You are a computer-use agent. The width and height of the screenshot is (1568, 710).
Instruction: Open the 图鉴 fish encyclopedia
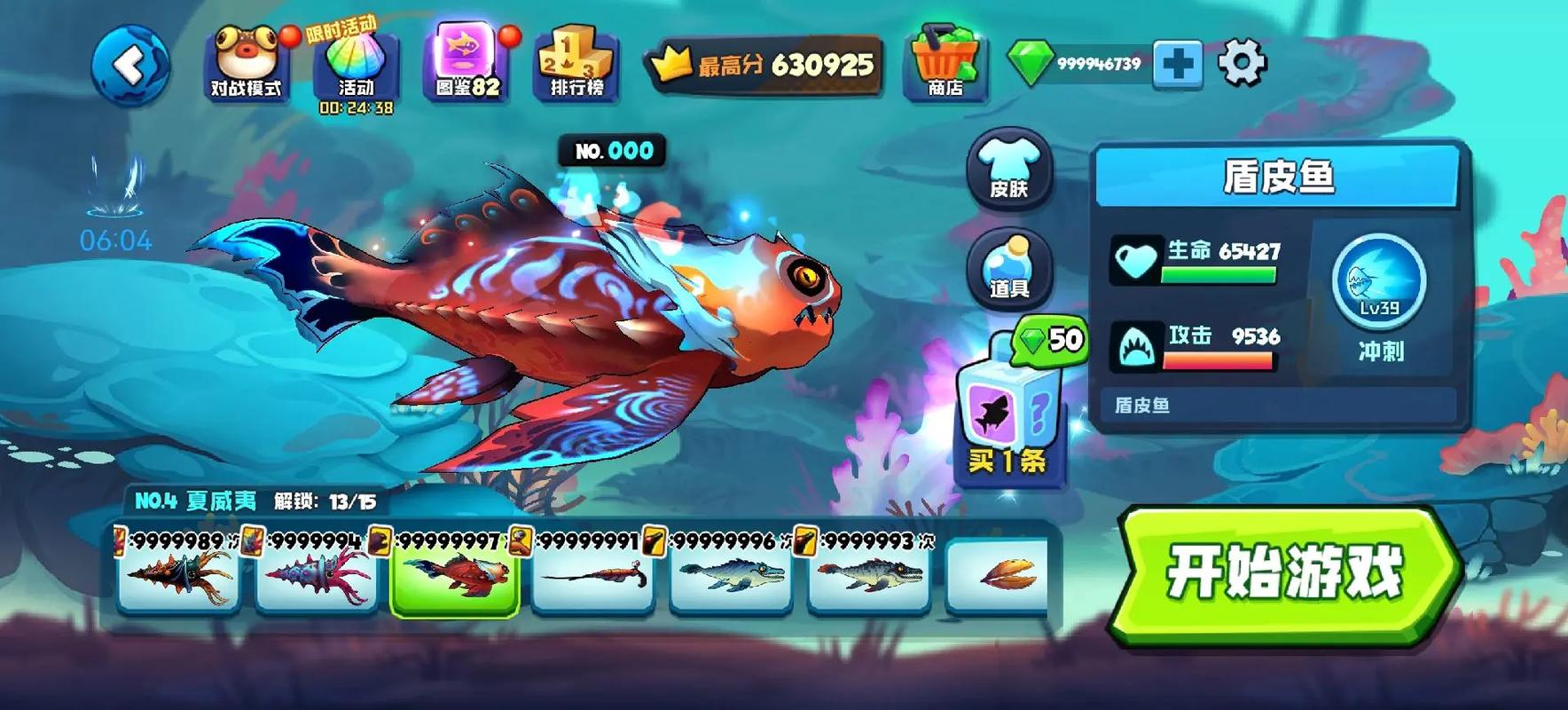pyautogui.click(x=467, y=62)
